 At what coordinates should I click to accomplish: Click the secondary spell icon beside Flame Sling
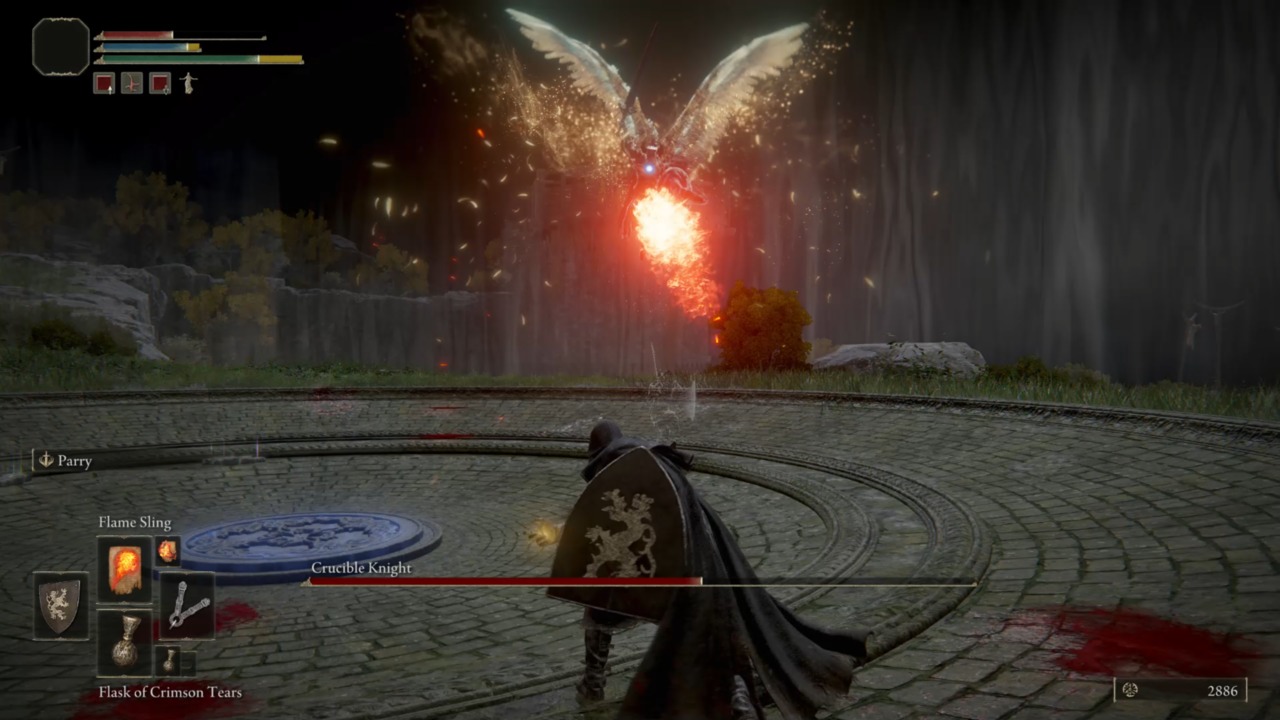tap(166, 548)
